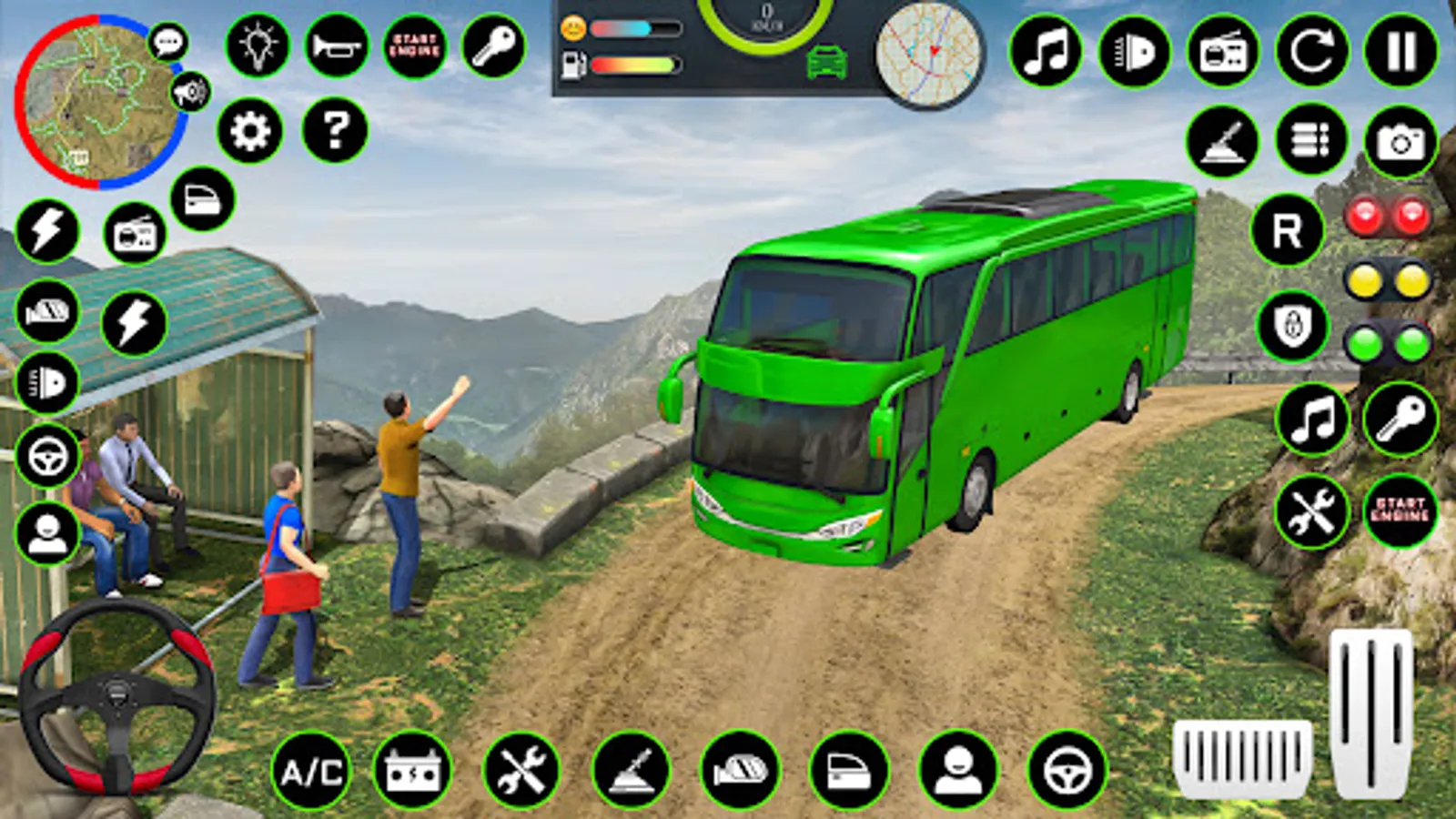
Task: Tap the battery icon button
Action: tap(412, 772)
